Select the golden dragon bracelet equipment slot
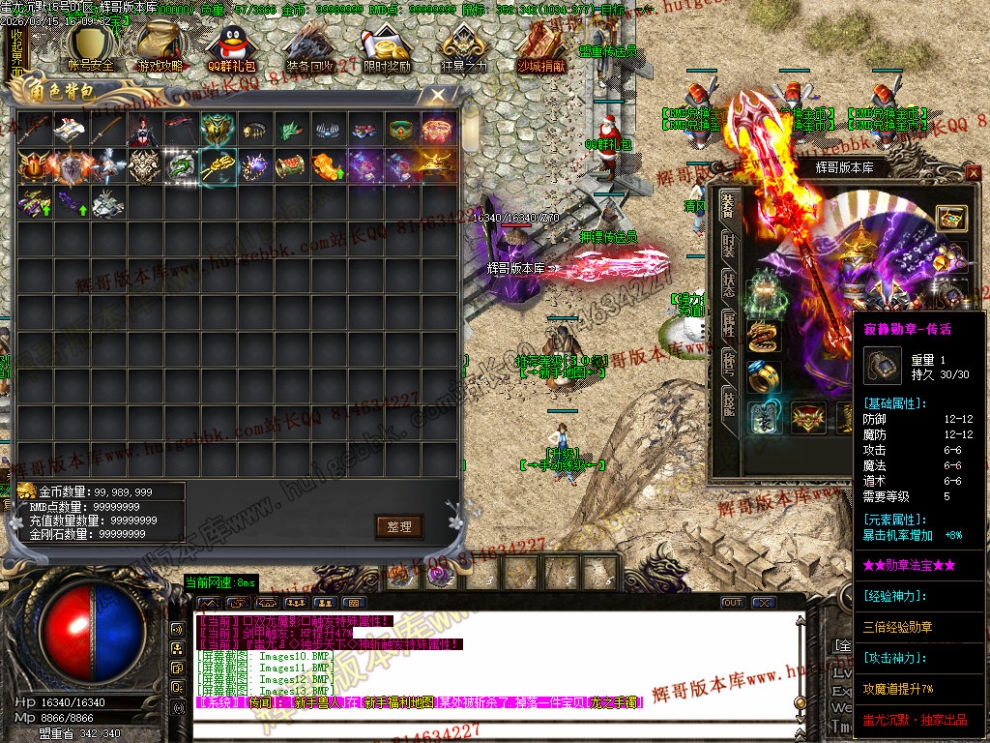This screenshot has width=990, height=743. click(x=764, y=336)
